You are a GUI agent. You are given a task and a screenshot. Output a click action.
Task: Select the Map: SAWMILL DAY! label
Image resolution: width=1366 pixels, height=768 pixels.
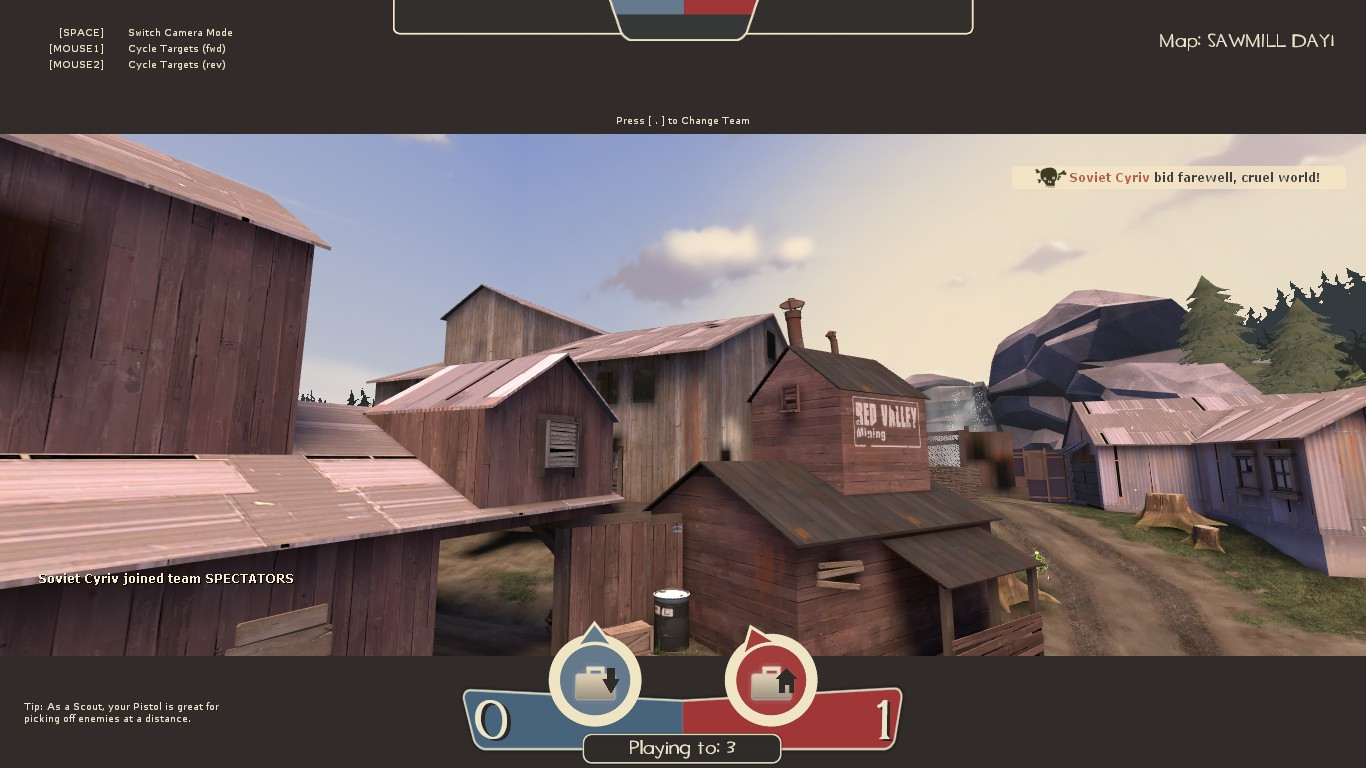[x=1246, y=41]
